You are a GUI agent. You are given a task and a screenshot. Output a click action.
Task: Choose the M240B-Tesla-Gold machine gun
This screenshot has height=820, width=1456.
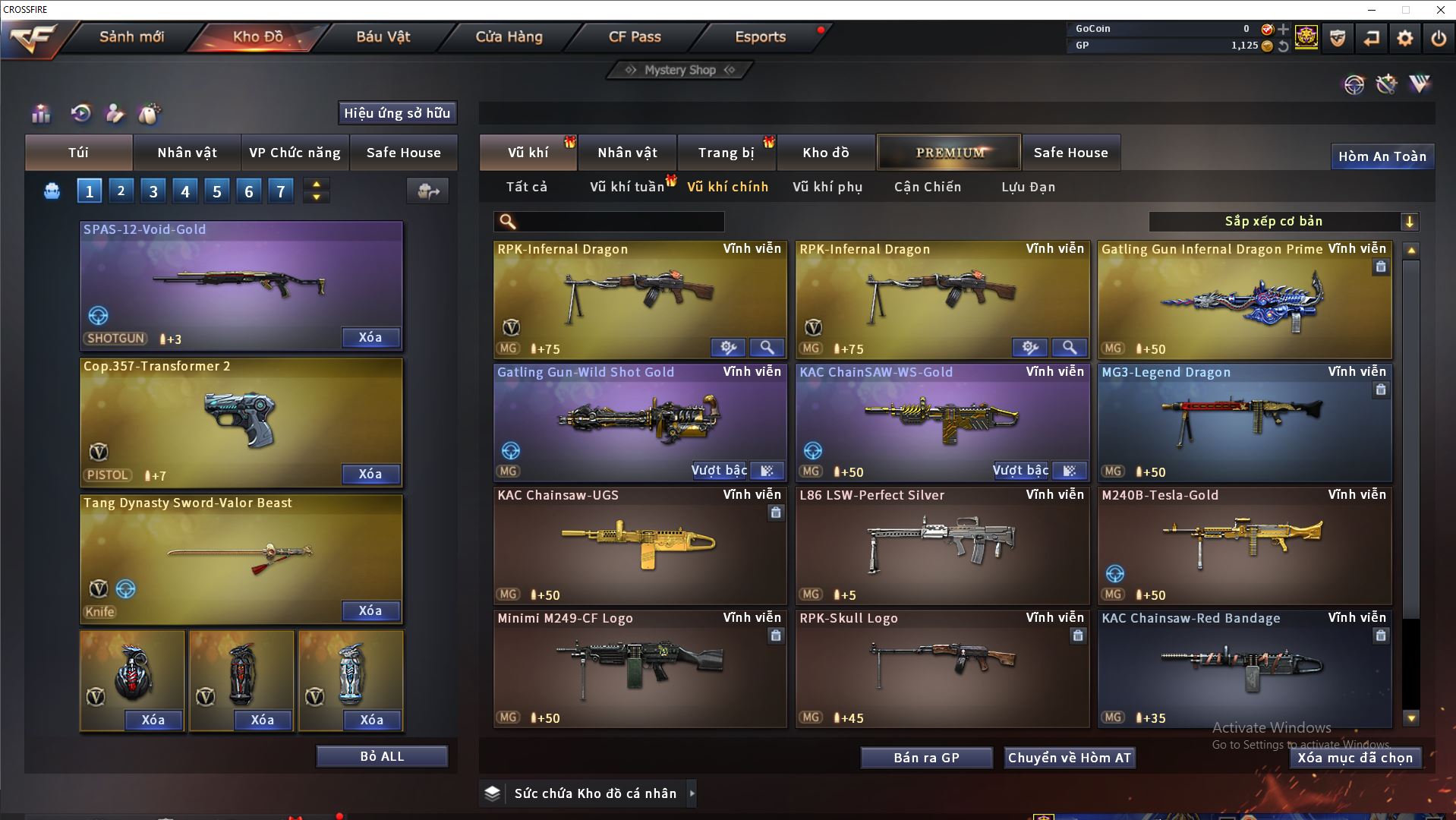[1244, 545]
